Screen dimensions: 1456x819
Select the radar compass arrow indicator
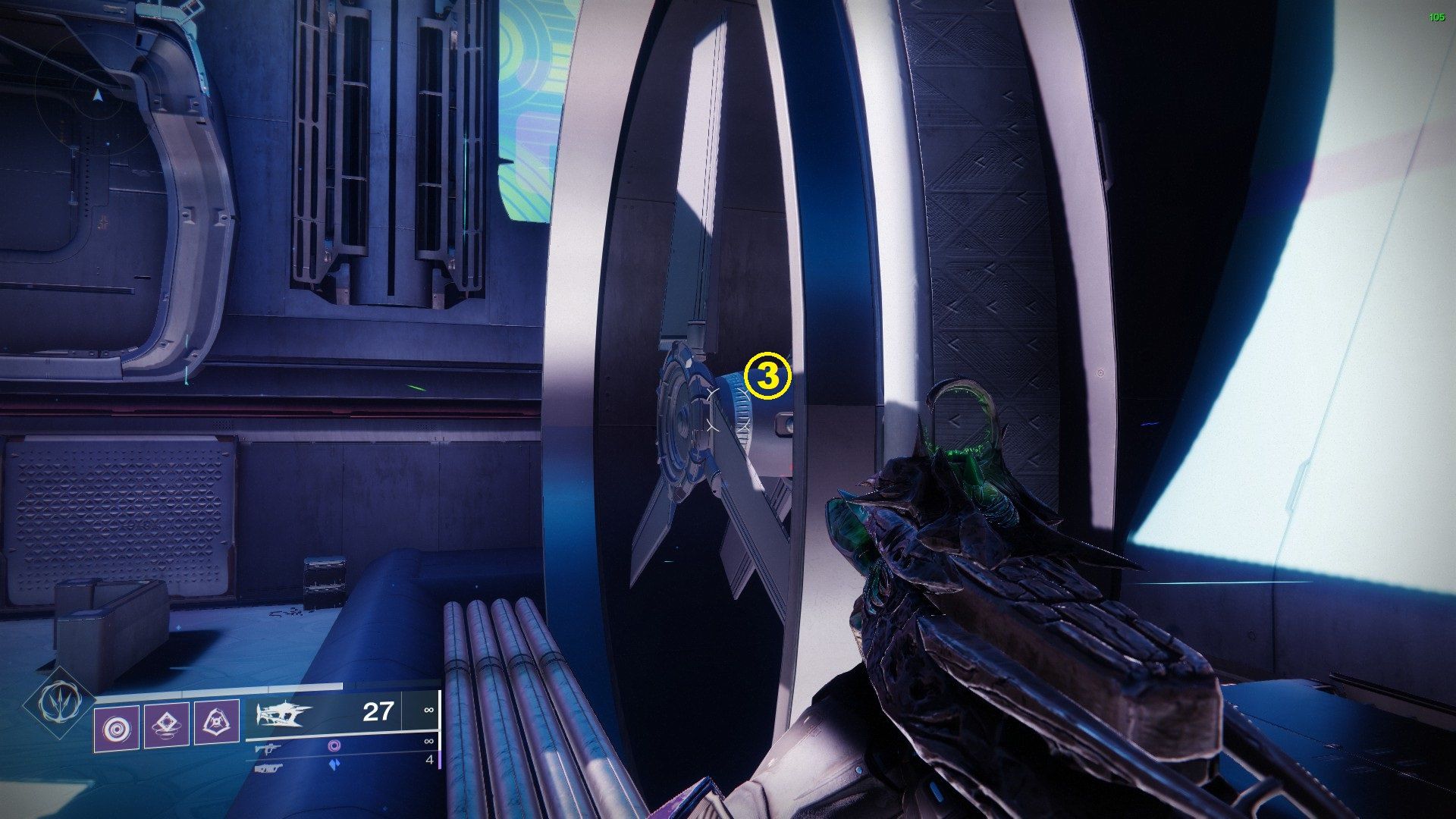point(97,97)
